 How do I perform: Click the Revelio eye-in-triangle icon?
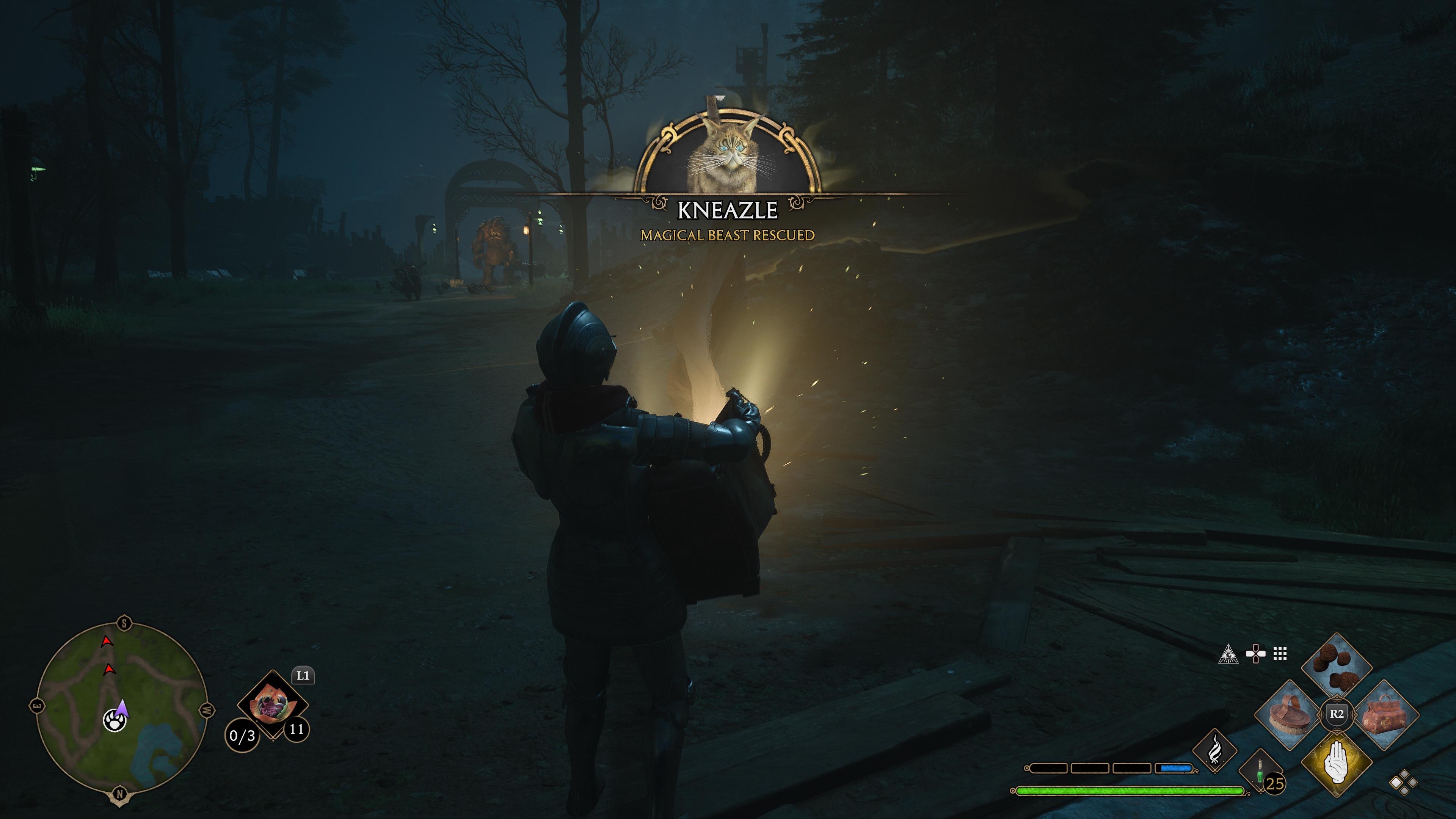point(1228,670)
